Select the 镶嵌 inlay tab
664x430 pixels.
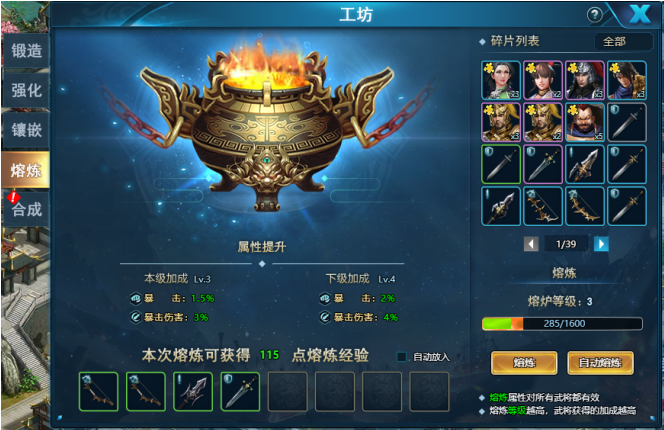[x=24, y=130]
